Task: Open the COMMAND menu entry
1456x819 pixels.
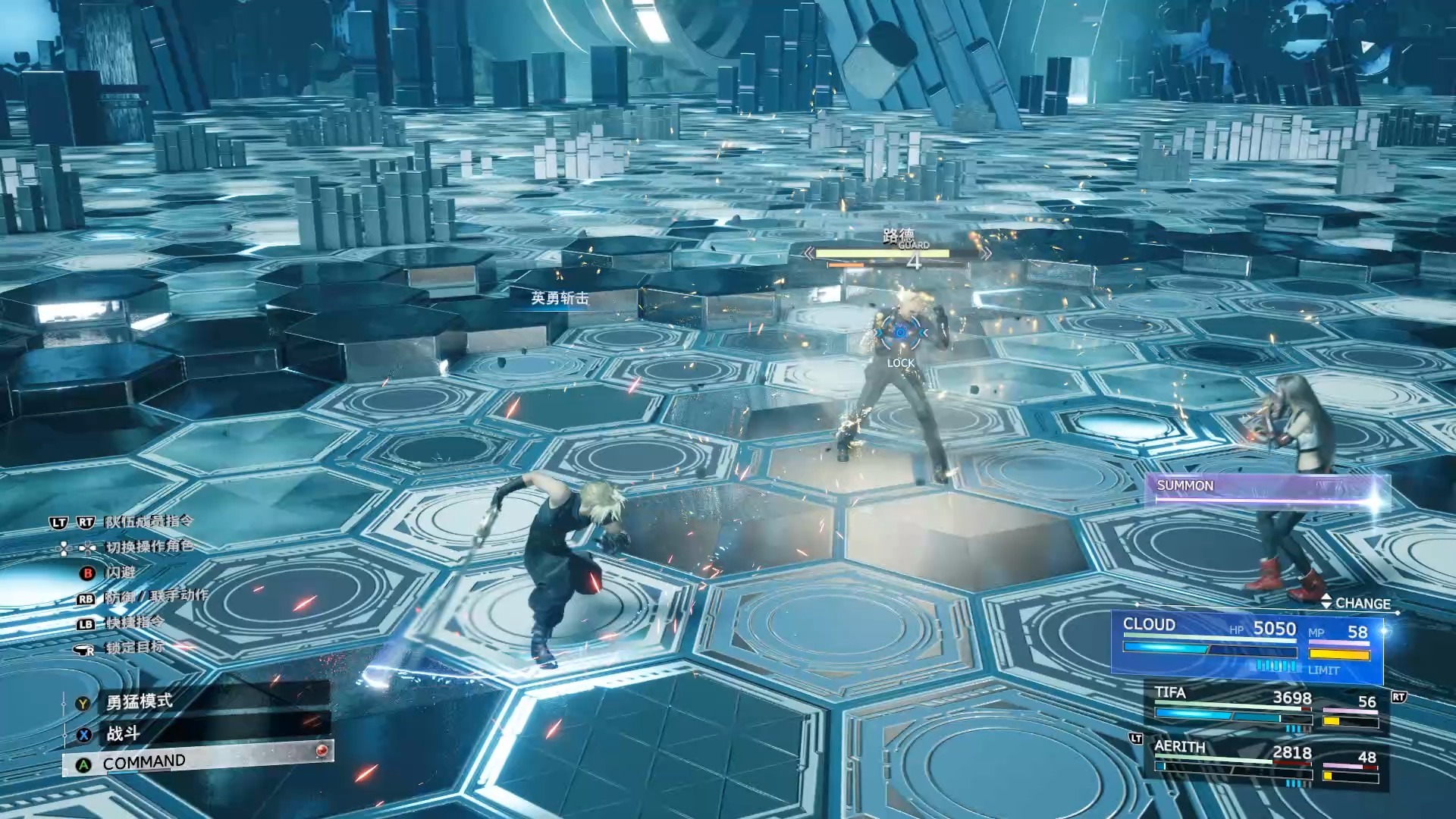Action: point(197,762)
